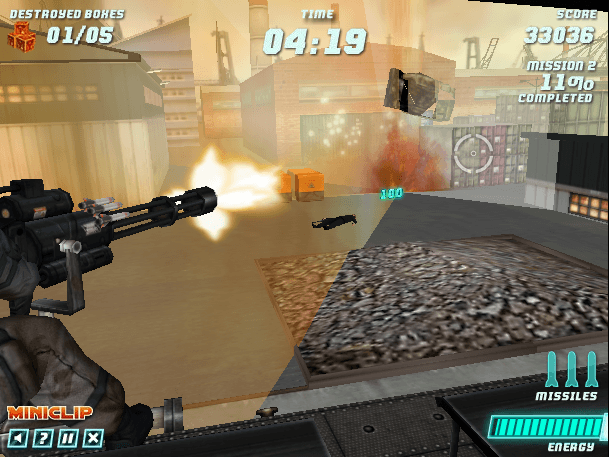Quit the mission with the X button
This screenshot has width=609, height=457.
[93, 437]
